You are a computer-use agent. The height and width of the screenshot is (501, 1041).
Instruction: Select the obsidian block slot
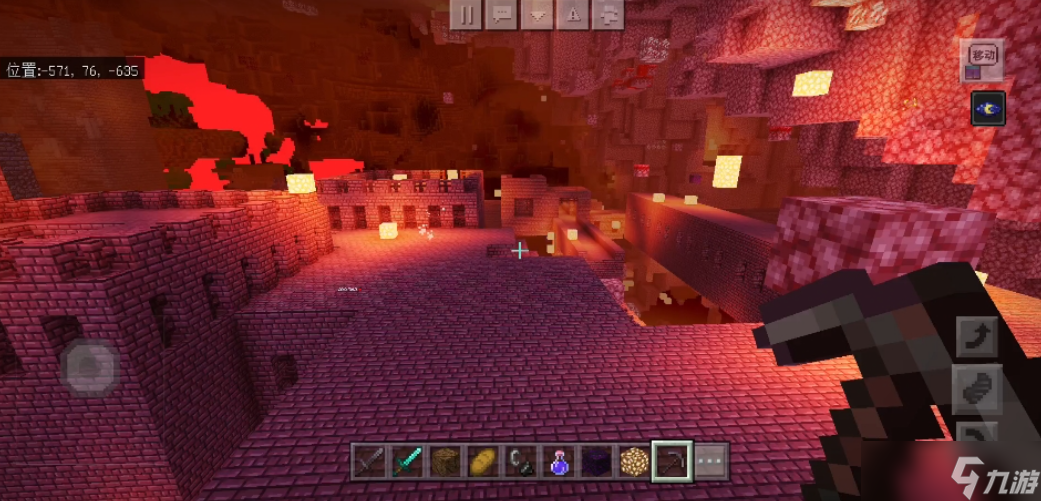597,461
